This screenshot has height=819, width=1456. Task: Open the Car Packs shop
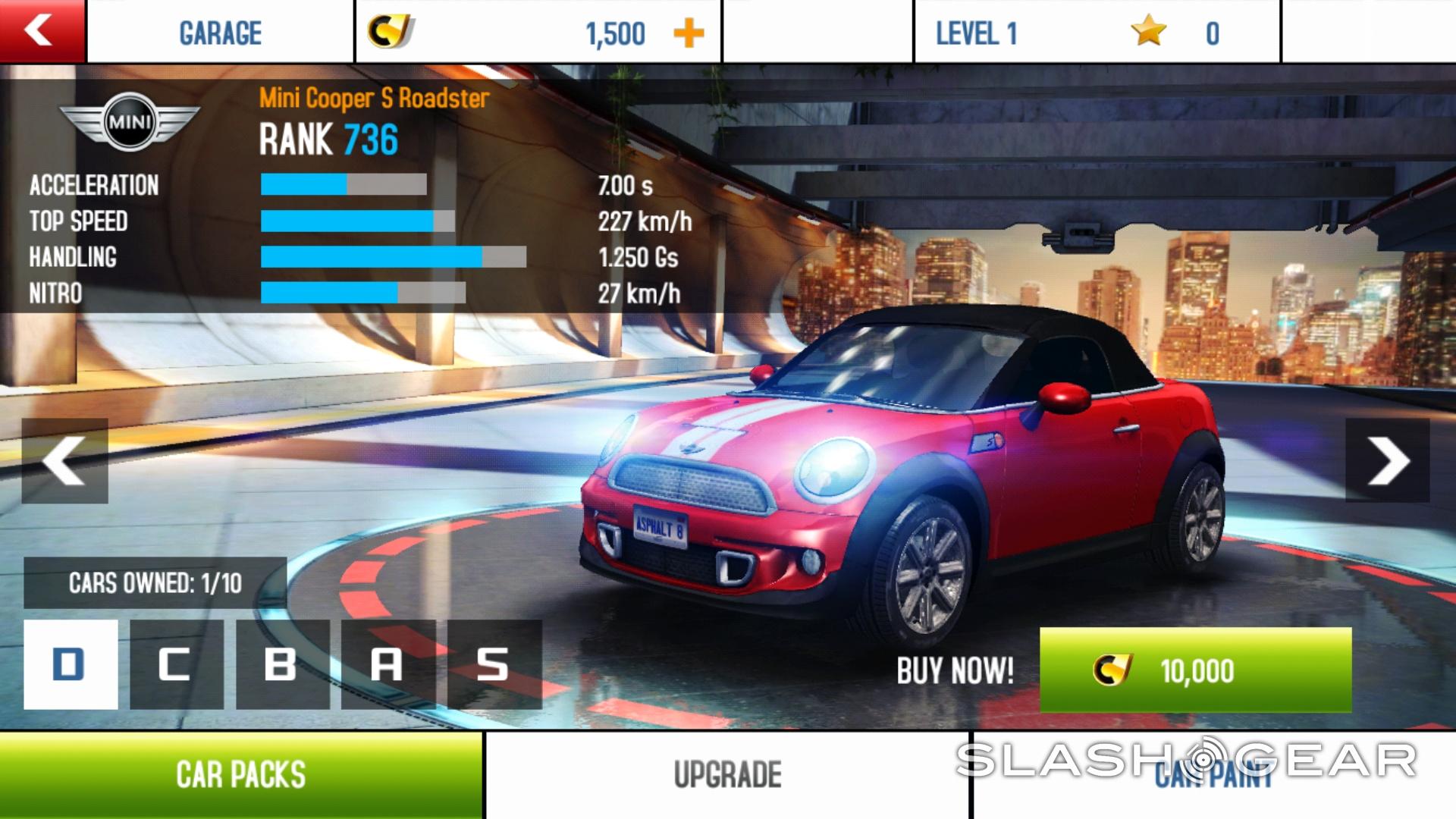coord(240,775)
